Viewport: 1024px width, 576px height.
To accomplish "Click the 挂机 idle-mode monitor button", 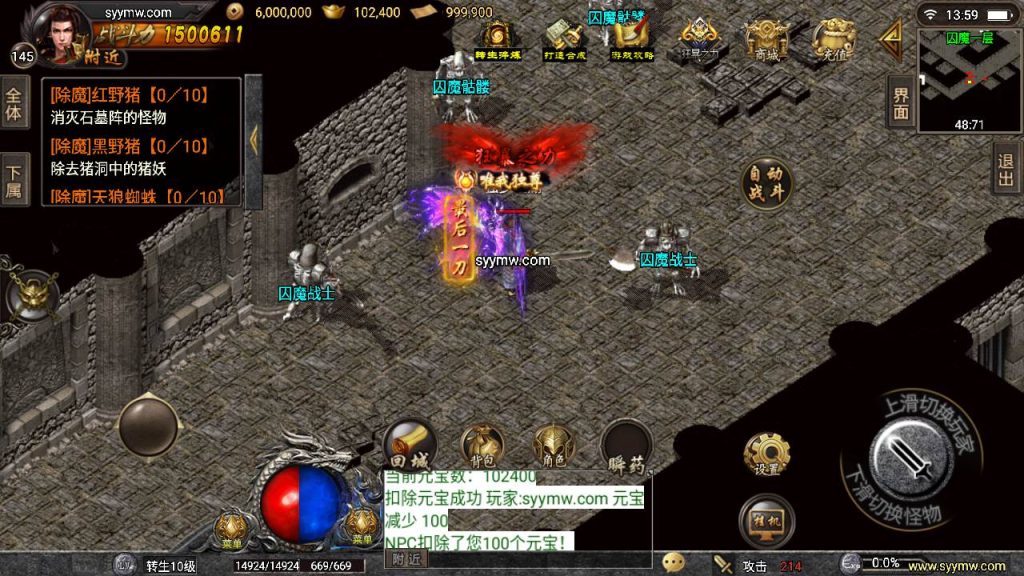I will 767,520.
